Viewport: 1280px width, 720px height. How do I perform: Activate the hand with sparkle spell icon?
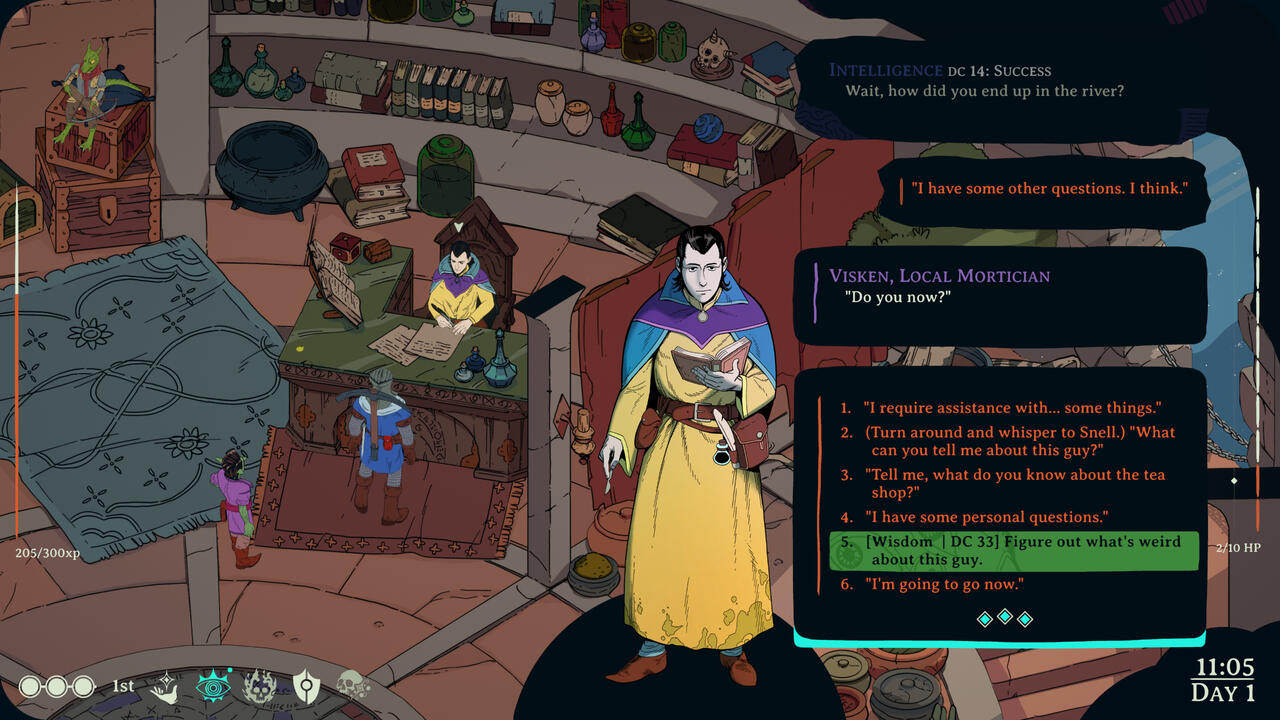pyautogui.click(x=165, y=686)
